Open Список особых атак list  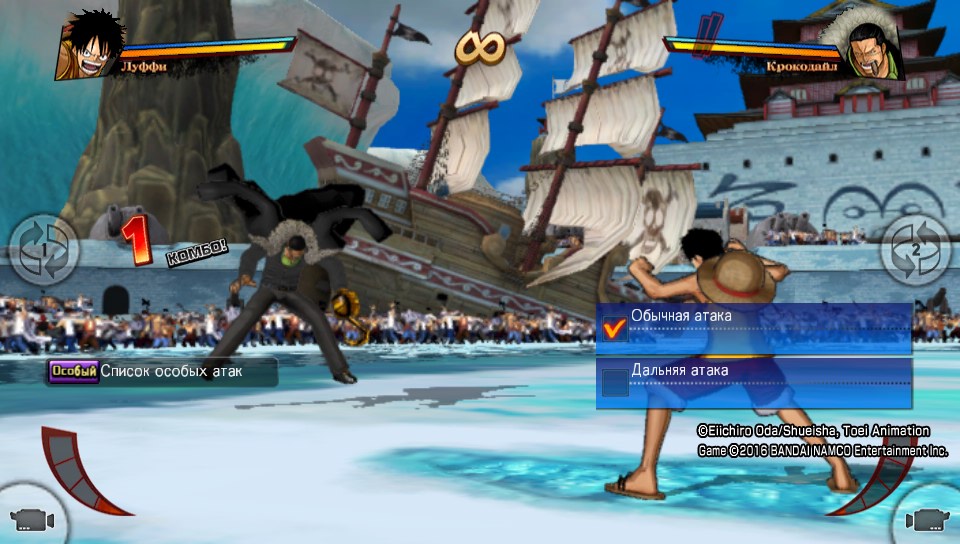(160, 371)
